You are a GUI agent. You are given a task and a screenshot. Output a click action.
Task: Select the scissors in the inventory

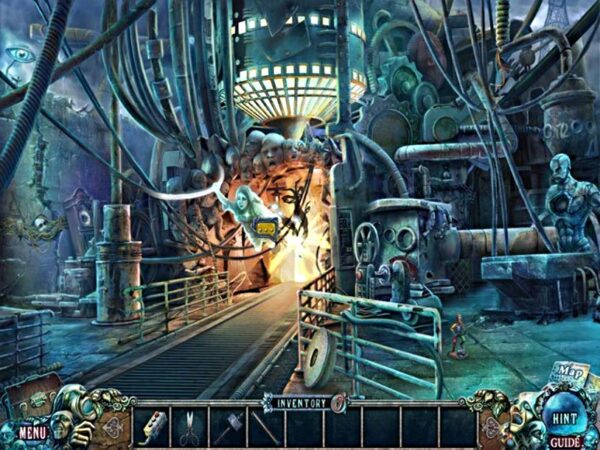(x=191, y=426)
